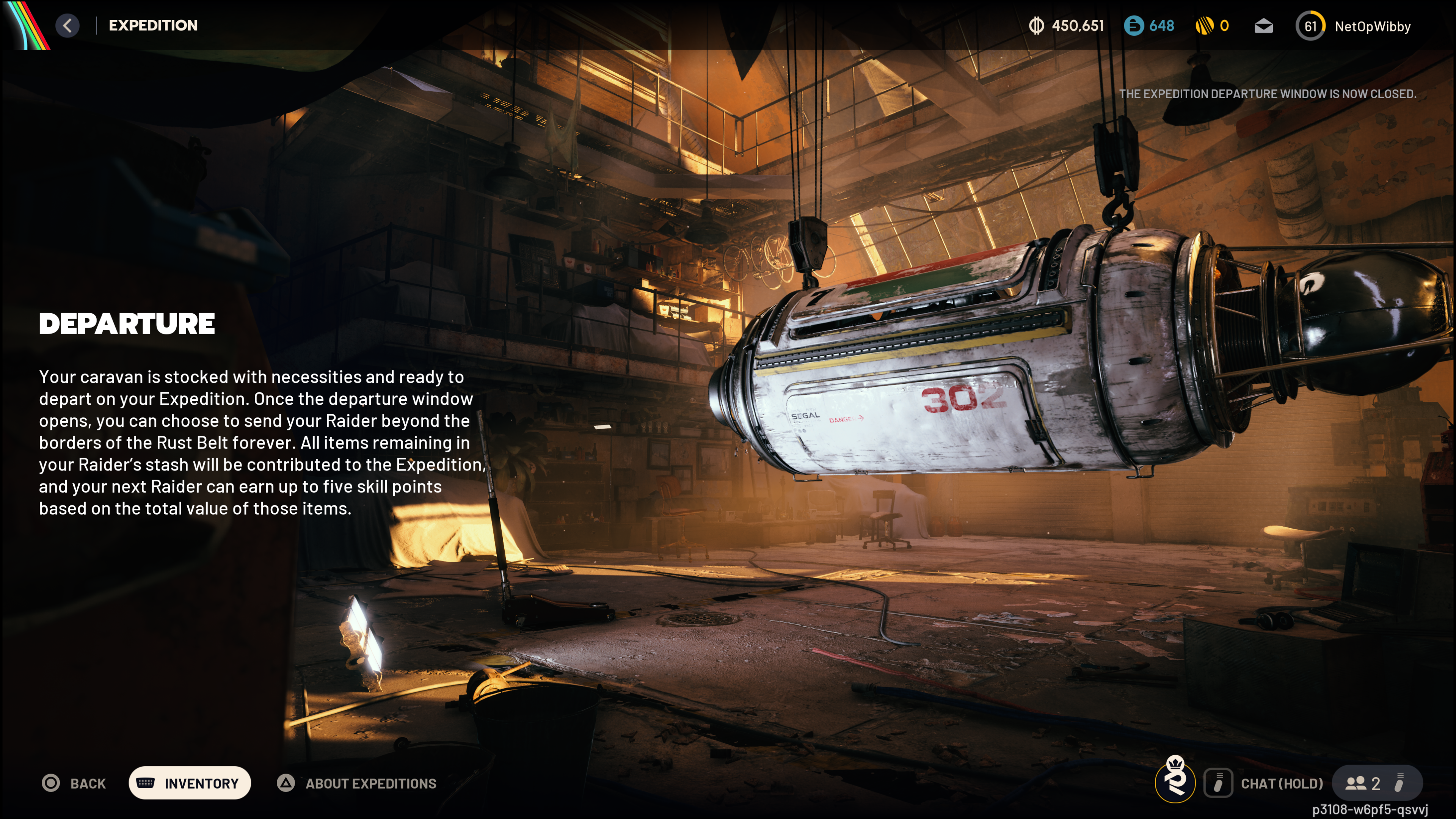Show the party members list
This screenshot has width=1456, height=819.
tap(1363, 783)
